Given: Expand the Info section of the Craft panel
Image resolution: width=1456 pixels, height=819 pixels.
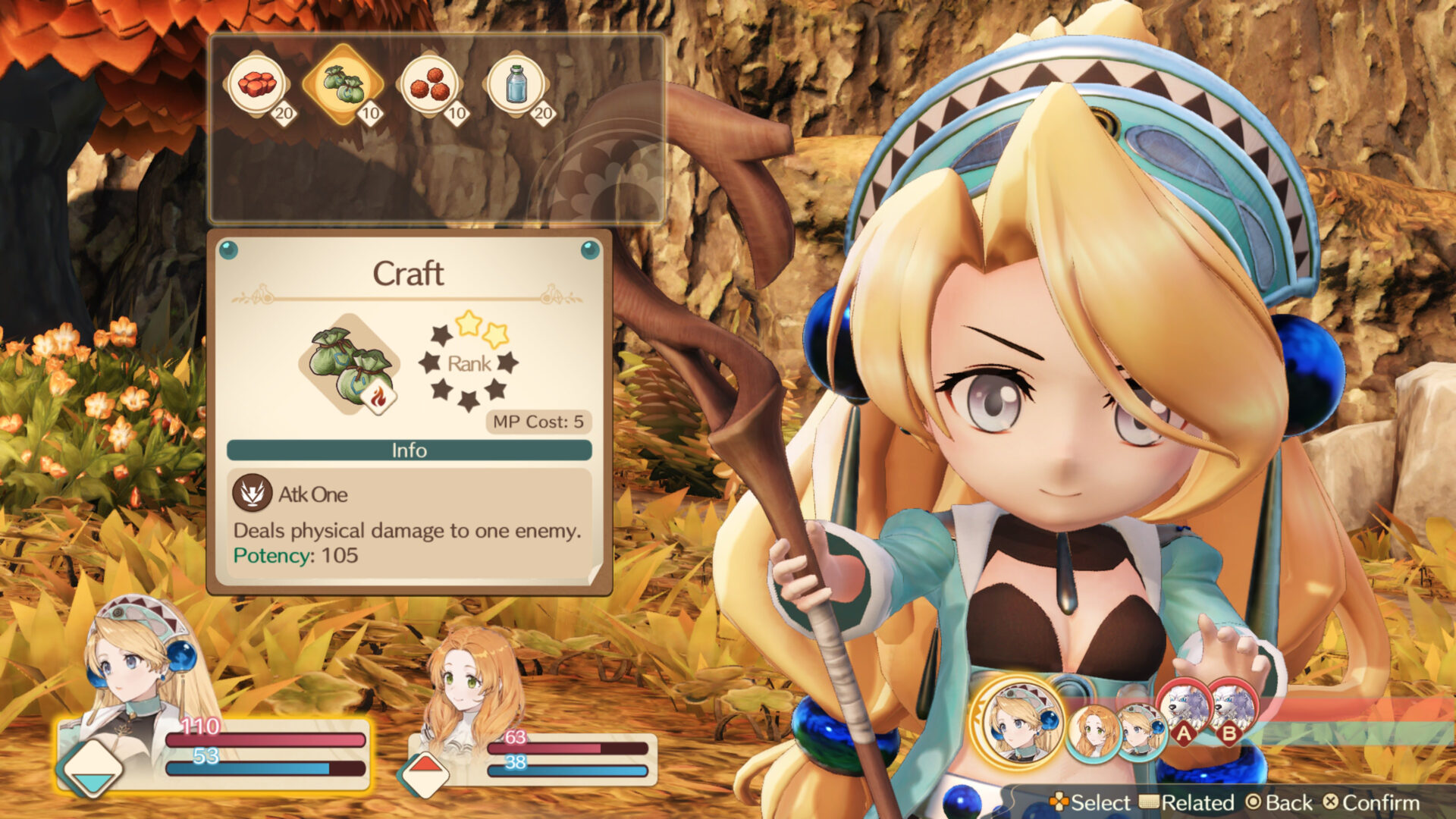Looking at the screenshot, I should [x=409, y=450].
